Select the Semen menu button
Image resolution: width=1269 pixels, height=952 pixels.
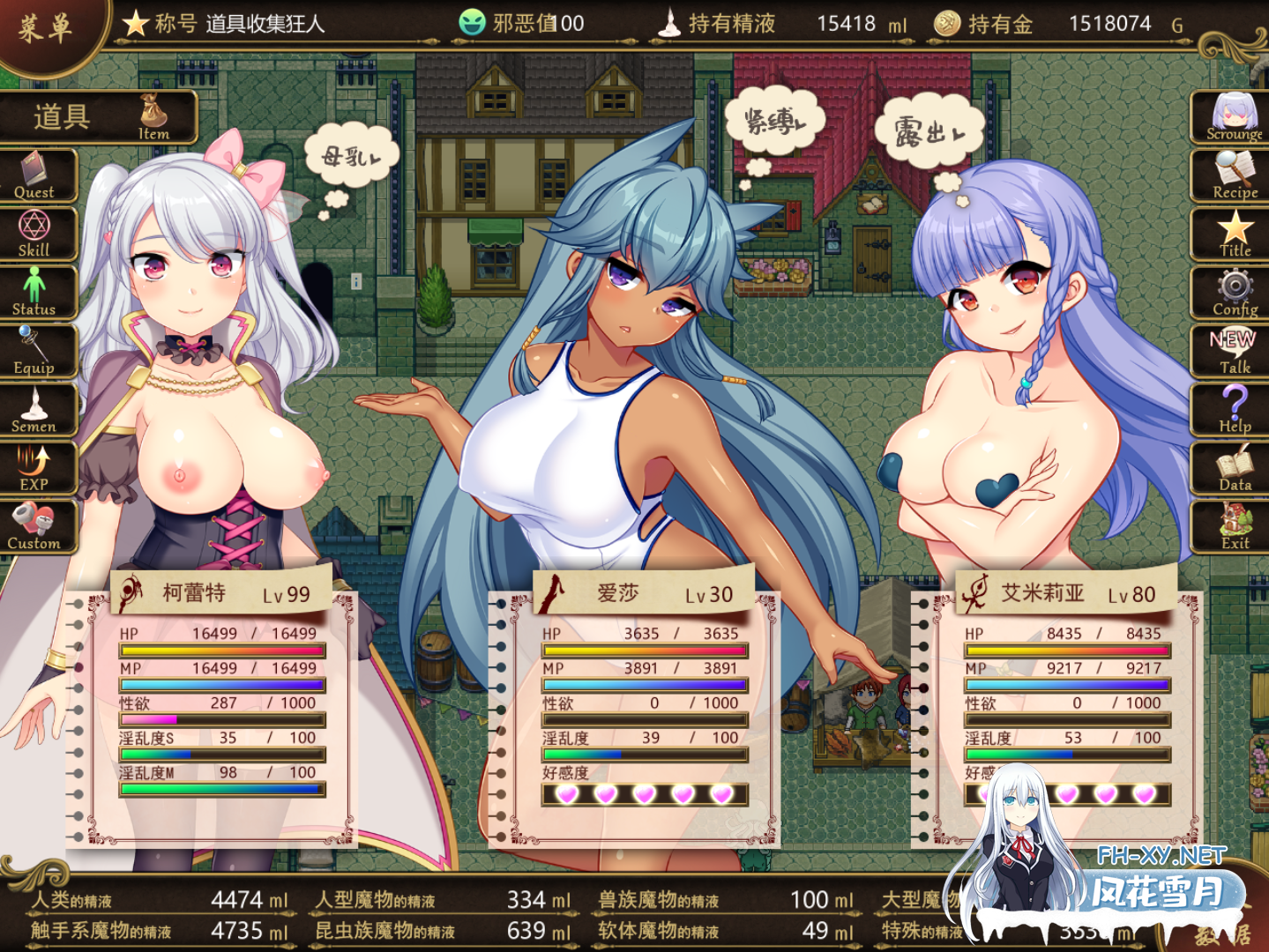35,411
